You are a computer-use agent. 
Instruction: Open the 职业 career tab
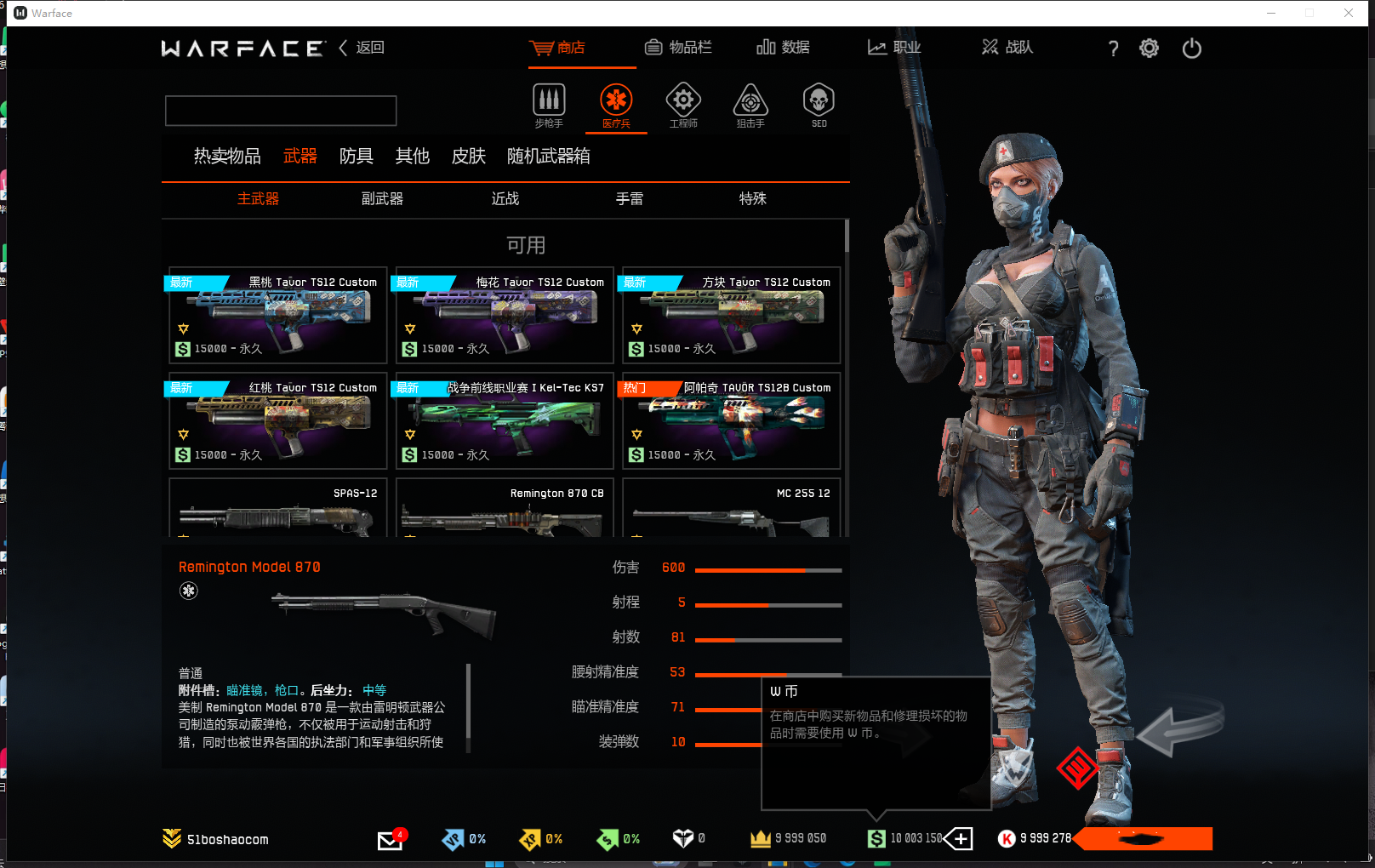894,48
